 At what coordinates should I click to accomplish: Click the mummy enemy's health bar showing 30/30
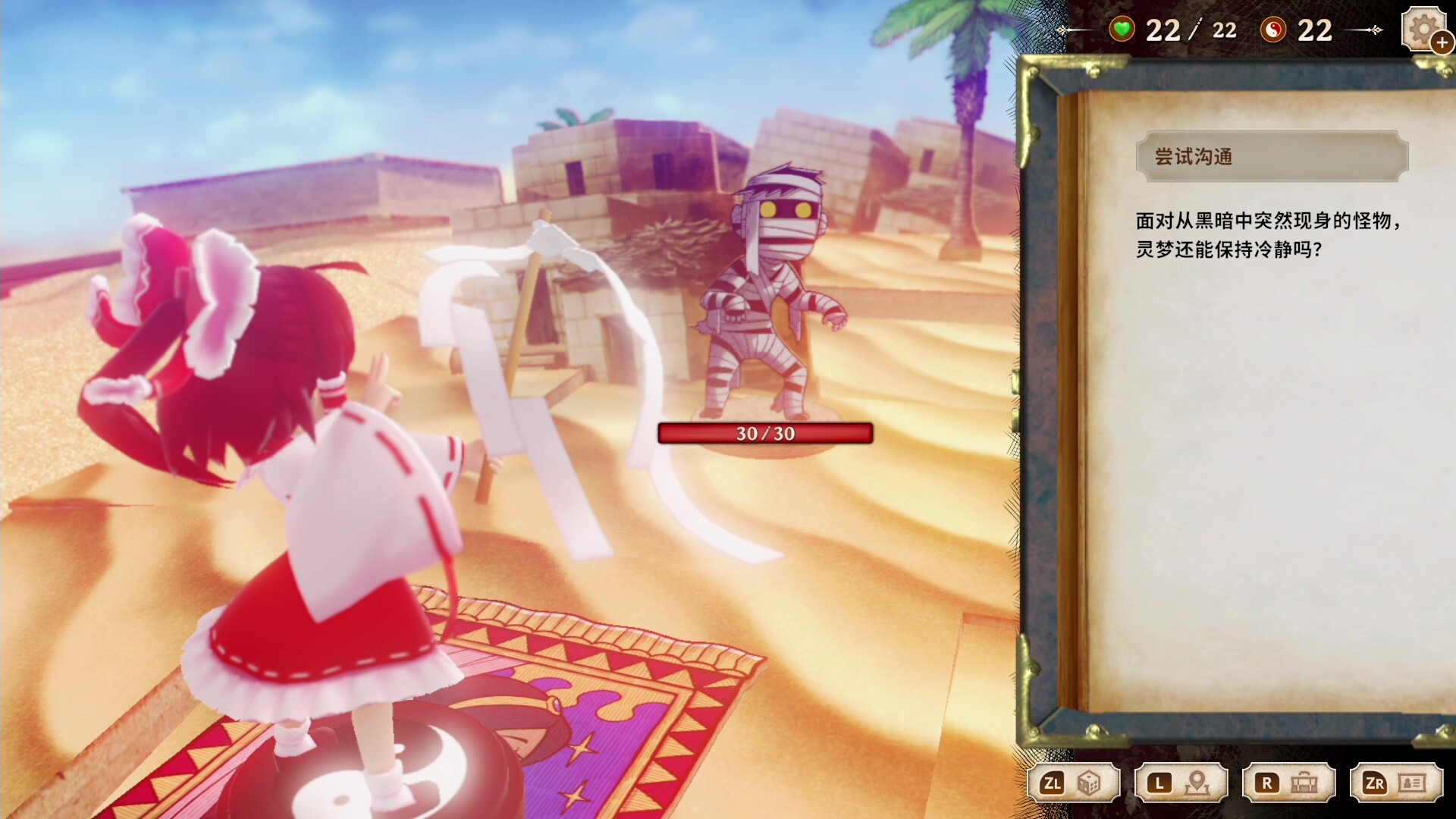pyautogui.click(x=764, y=435)
